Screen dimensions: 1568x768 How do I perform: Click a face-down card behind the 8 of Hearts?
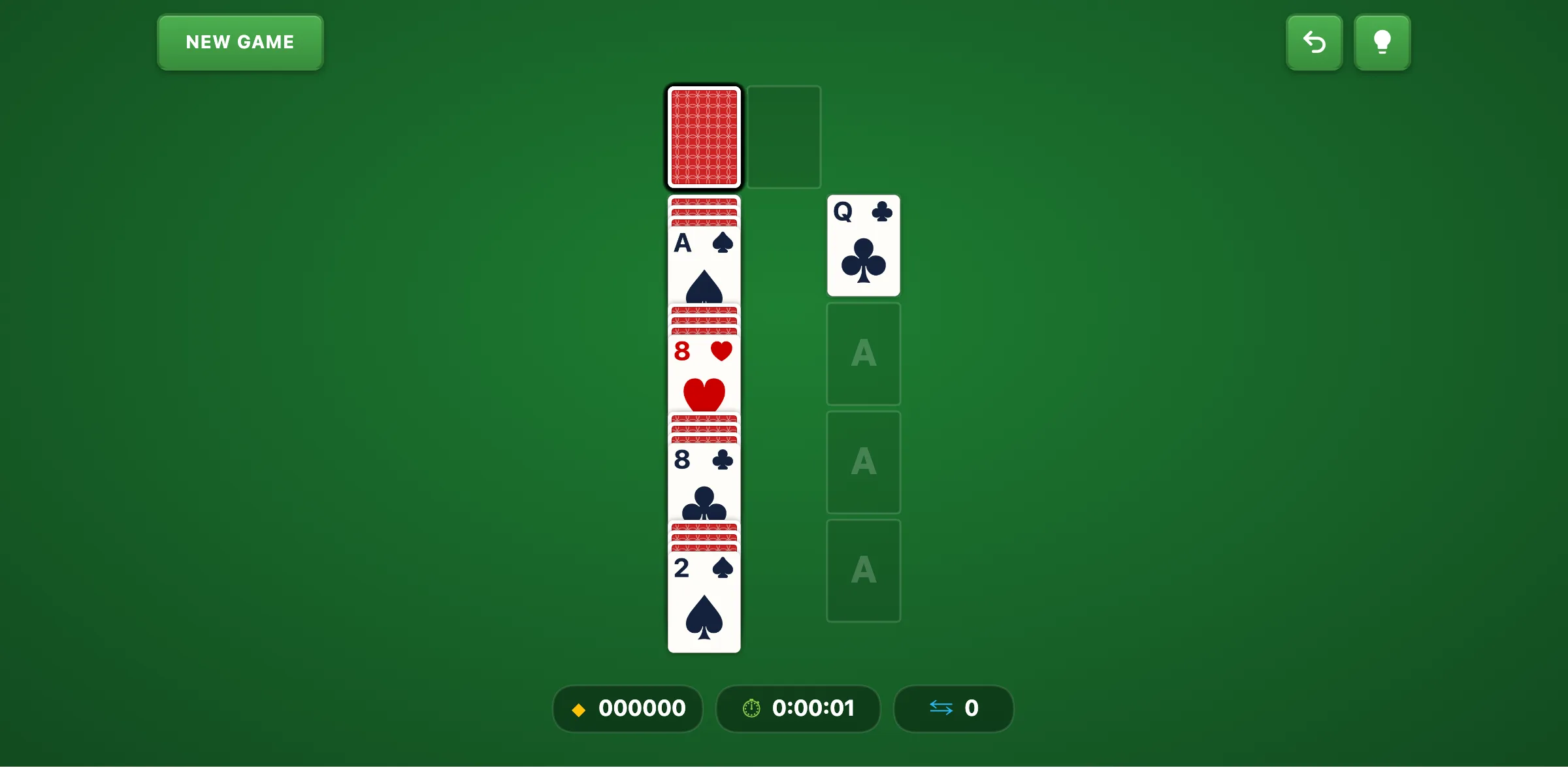click(x=704, y=320)
